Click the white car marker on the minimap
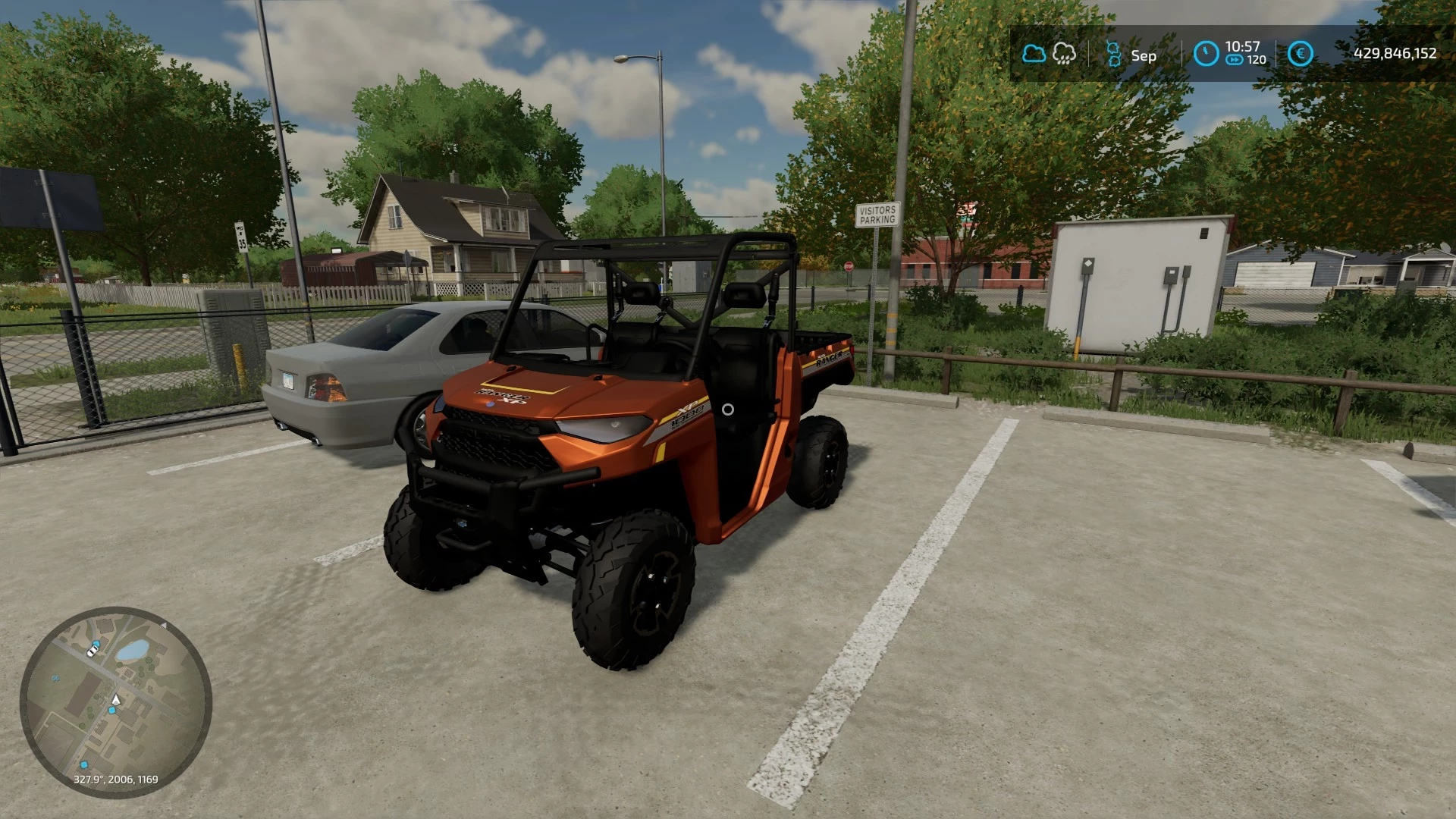Viewport: 1456px width, 819px height. [92, 651]
